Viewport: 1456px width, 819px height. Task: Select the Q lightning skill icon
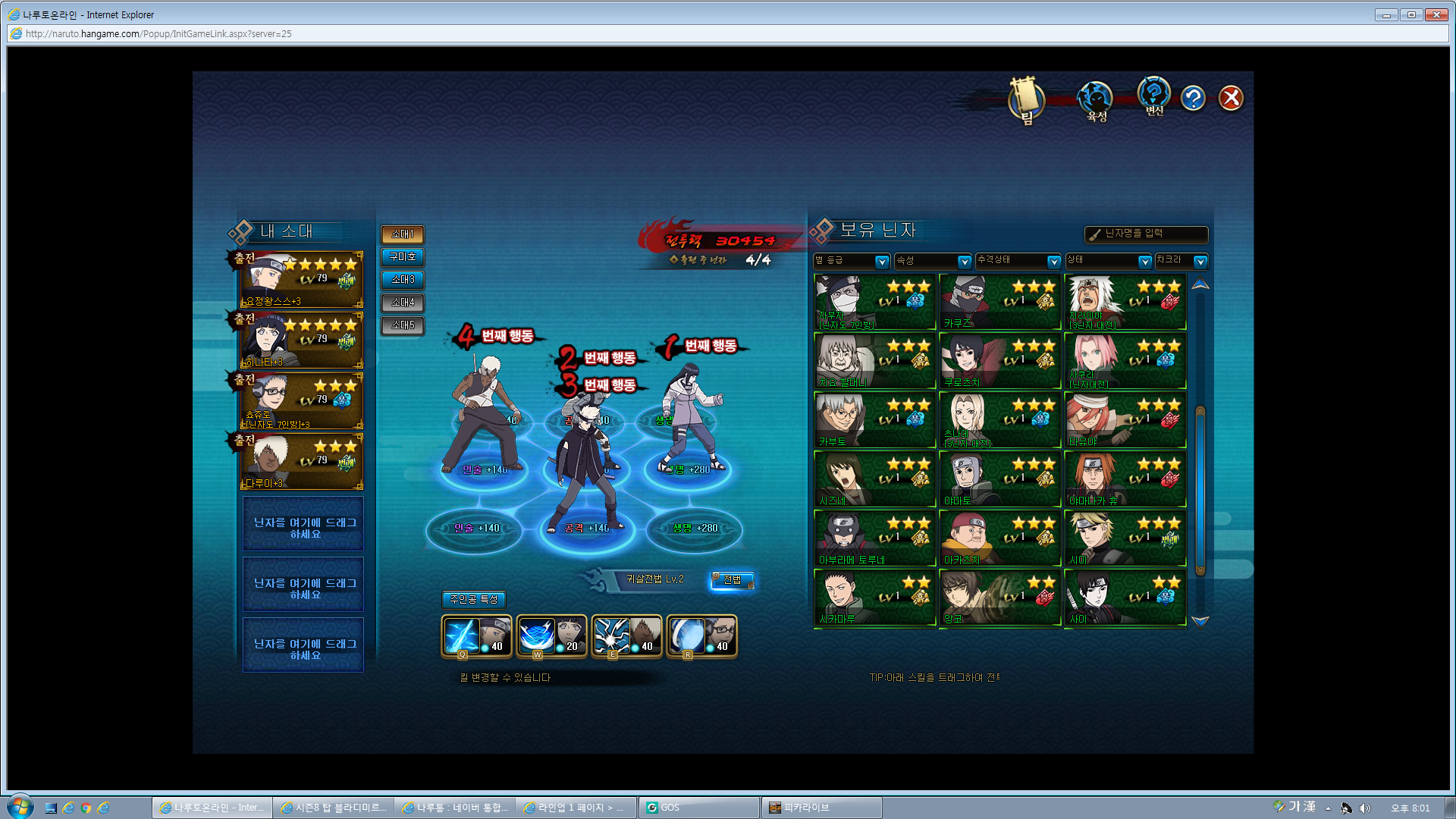coord(476,635)
